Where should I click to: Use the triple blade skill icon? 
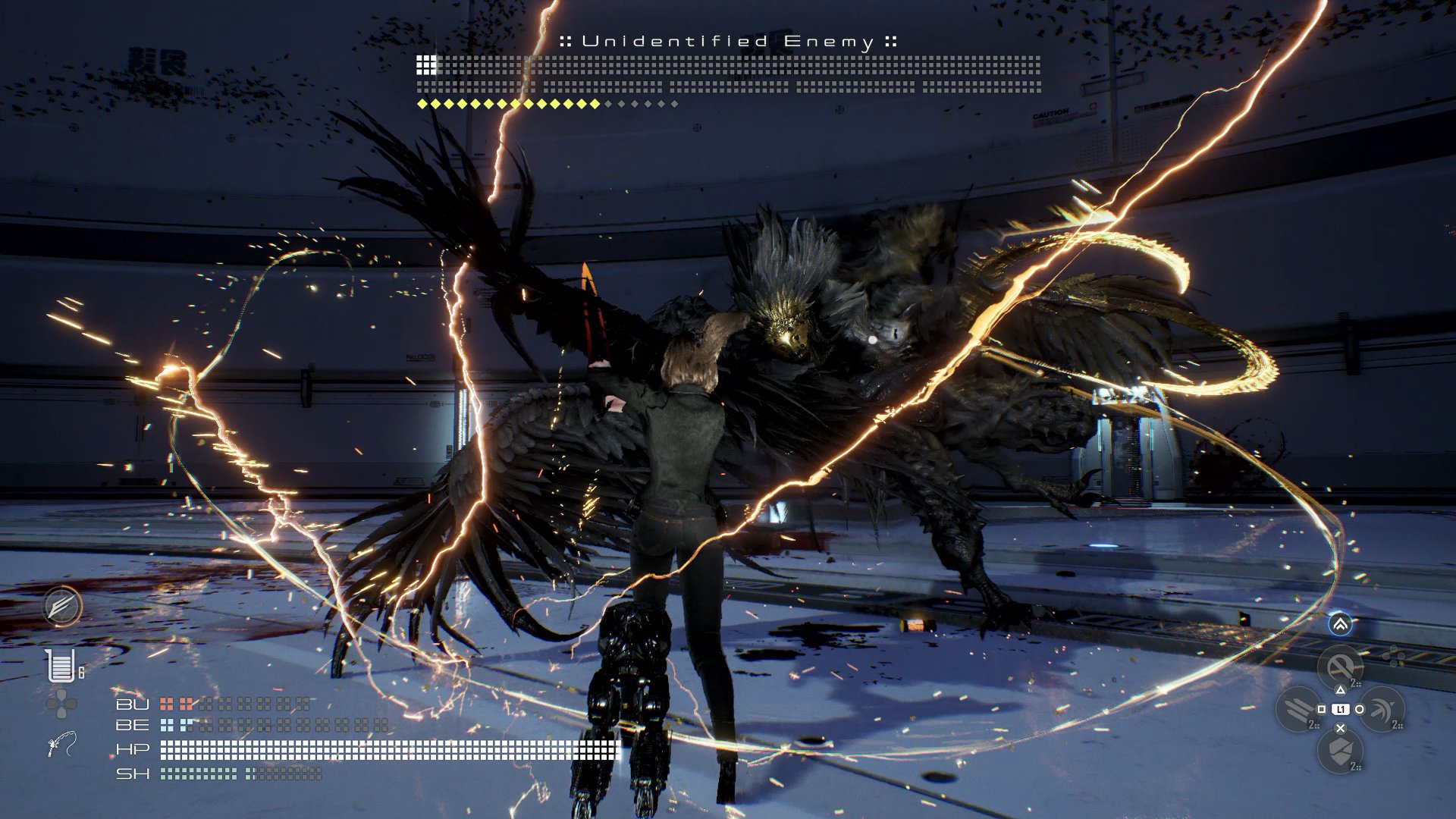pyautogui.click(x=1299, y=710)
